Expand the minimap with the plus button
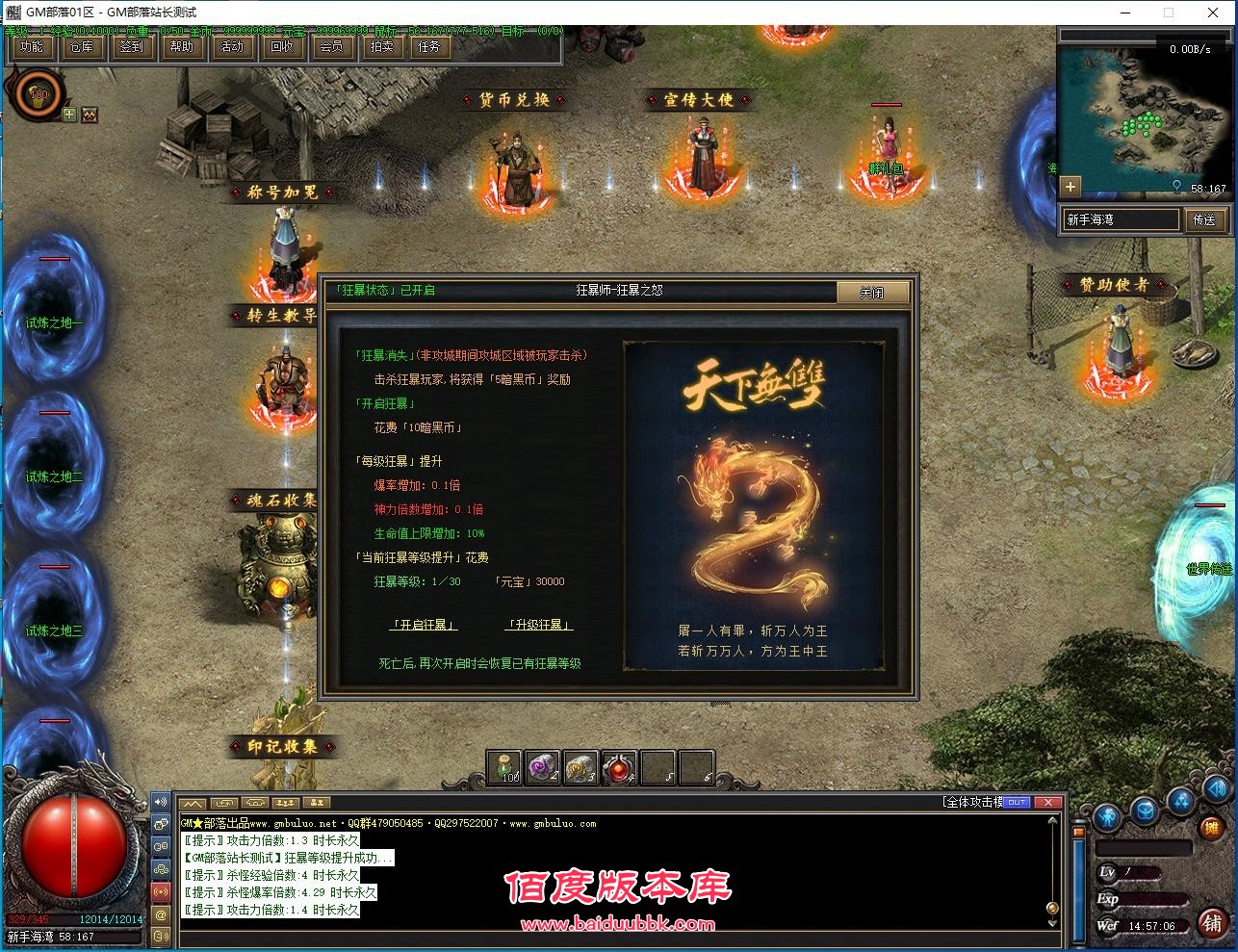Viewport: 1238px width, 952px height. tap(1070, 186)
